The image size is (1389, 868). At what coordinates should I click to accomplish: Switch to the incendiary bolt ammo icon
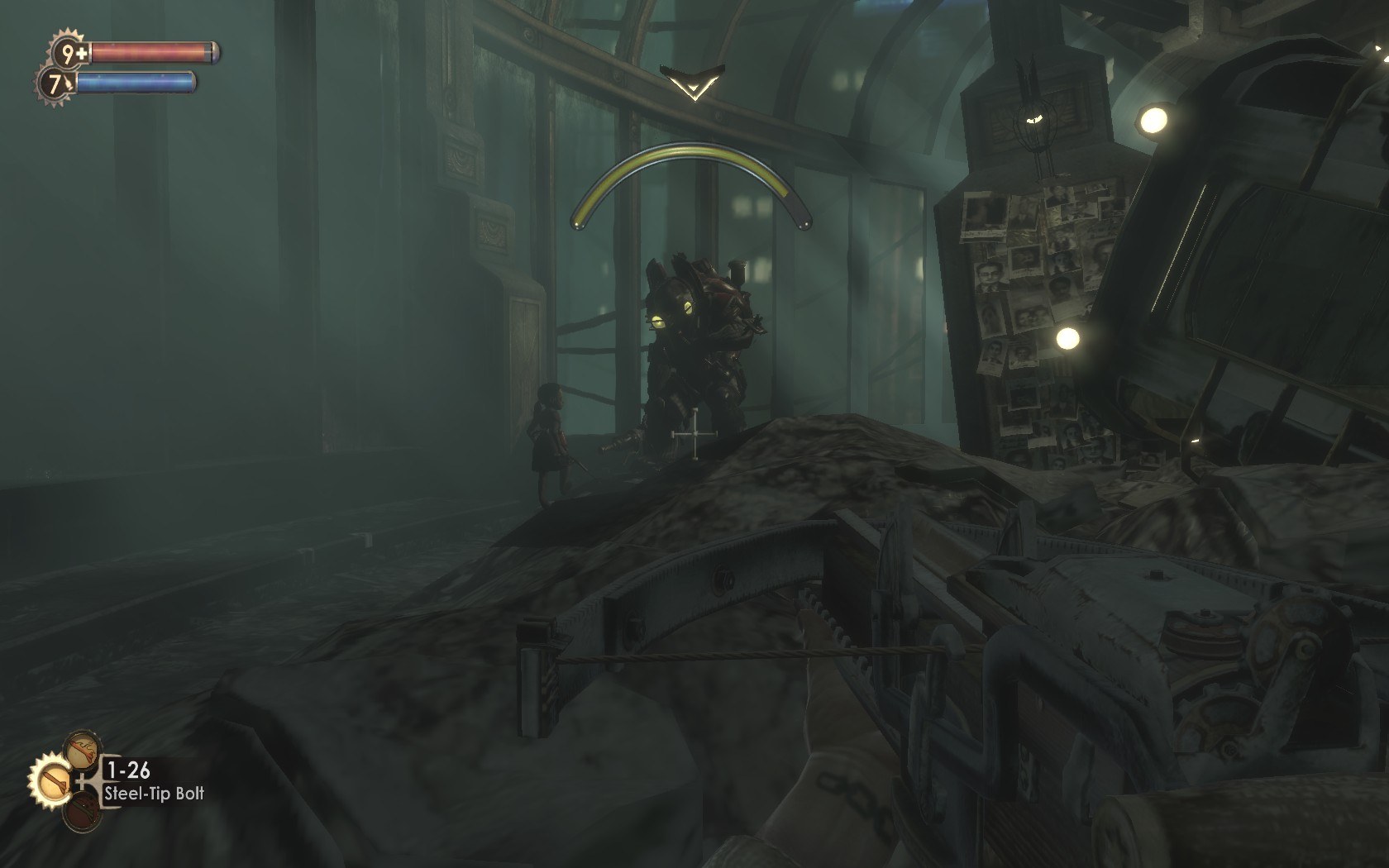pyautogui.click(x=82, y=749)
